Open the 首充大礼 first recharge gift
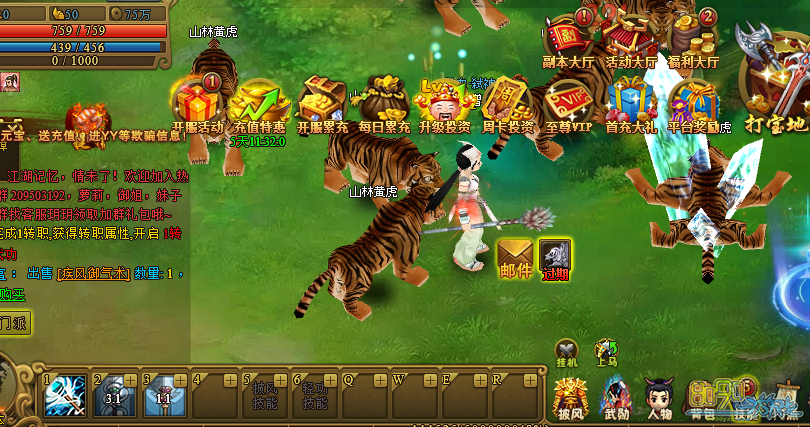 (x=631, y=102)
